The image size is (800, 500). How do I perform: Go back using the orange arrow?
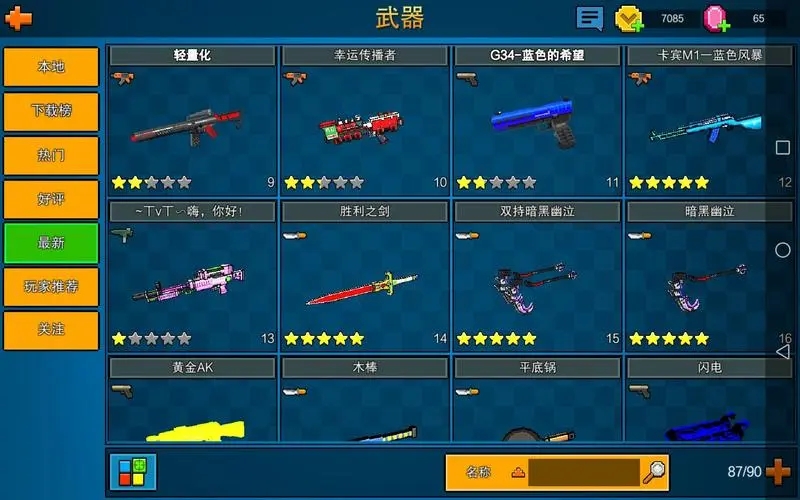click(19, 18)
